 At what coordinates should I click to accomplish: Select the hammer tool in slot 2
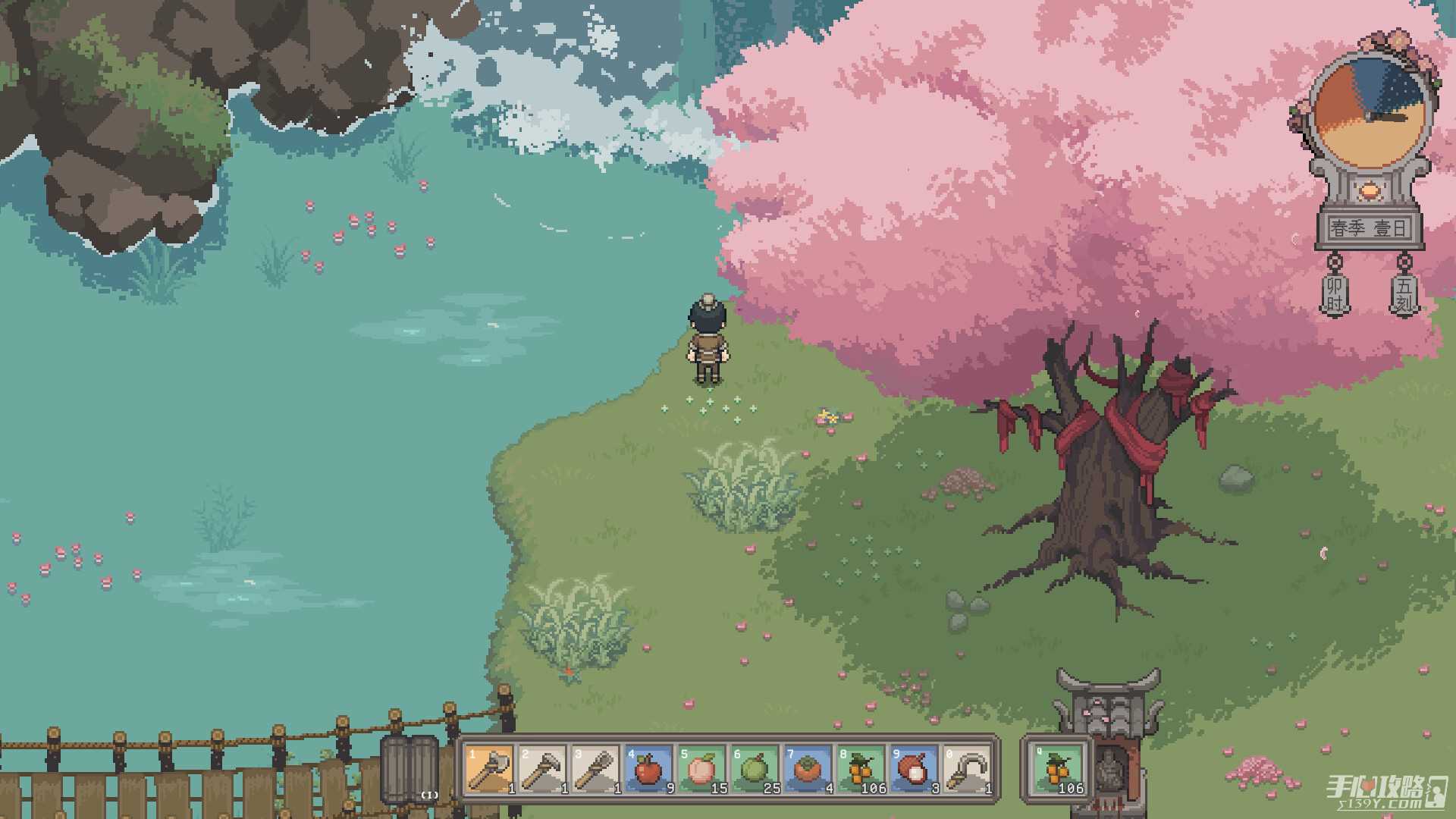tap(543, 770)
